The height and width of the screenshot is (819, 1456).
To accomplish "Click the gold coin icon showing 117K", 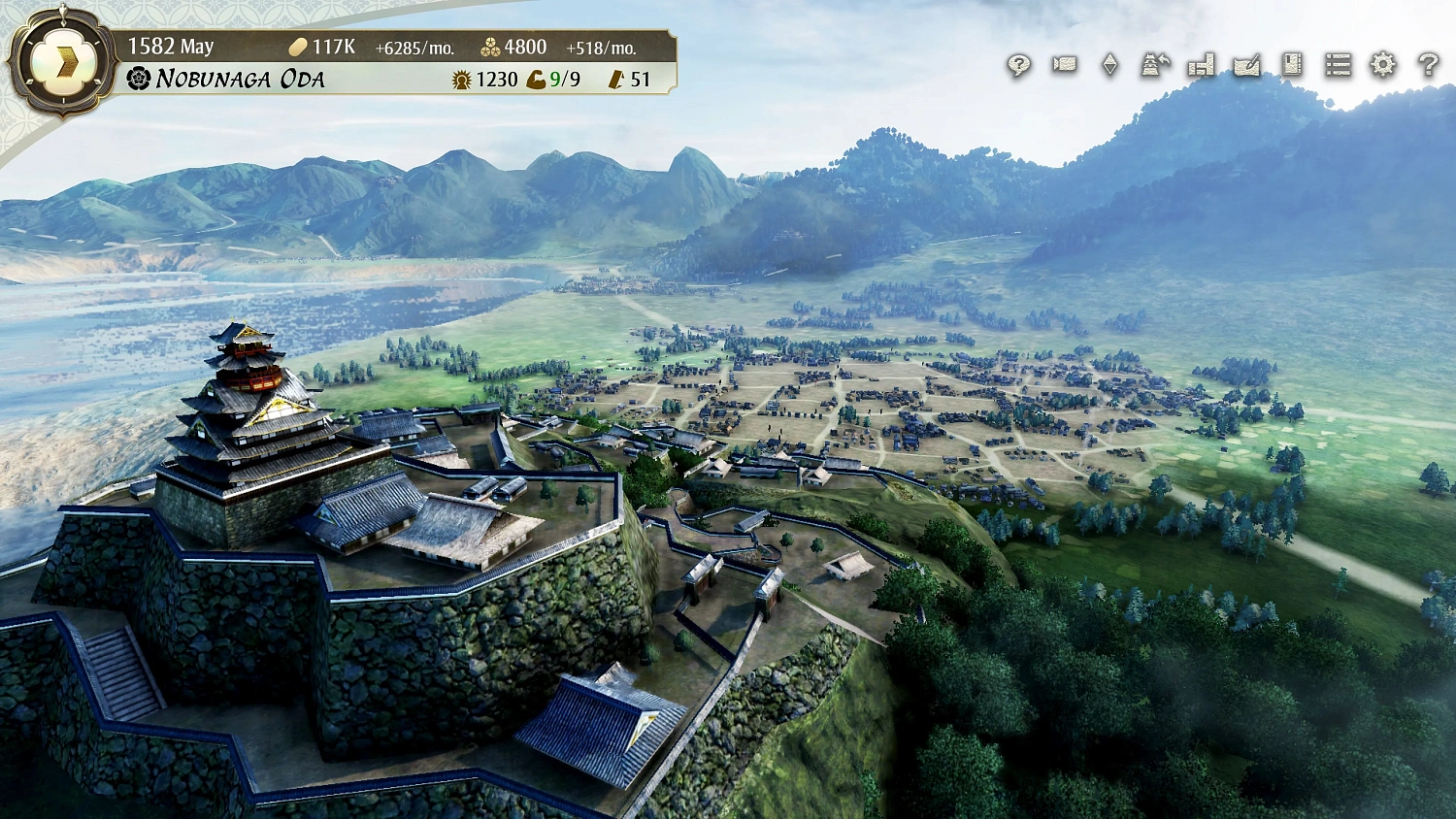I will tap(297, 45).
